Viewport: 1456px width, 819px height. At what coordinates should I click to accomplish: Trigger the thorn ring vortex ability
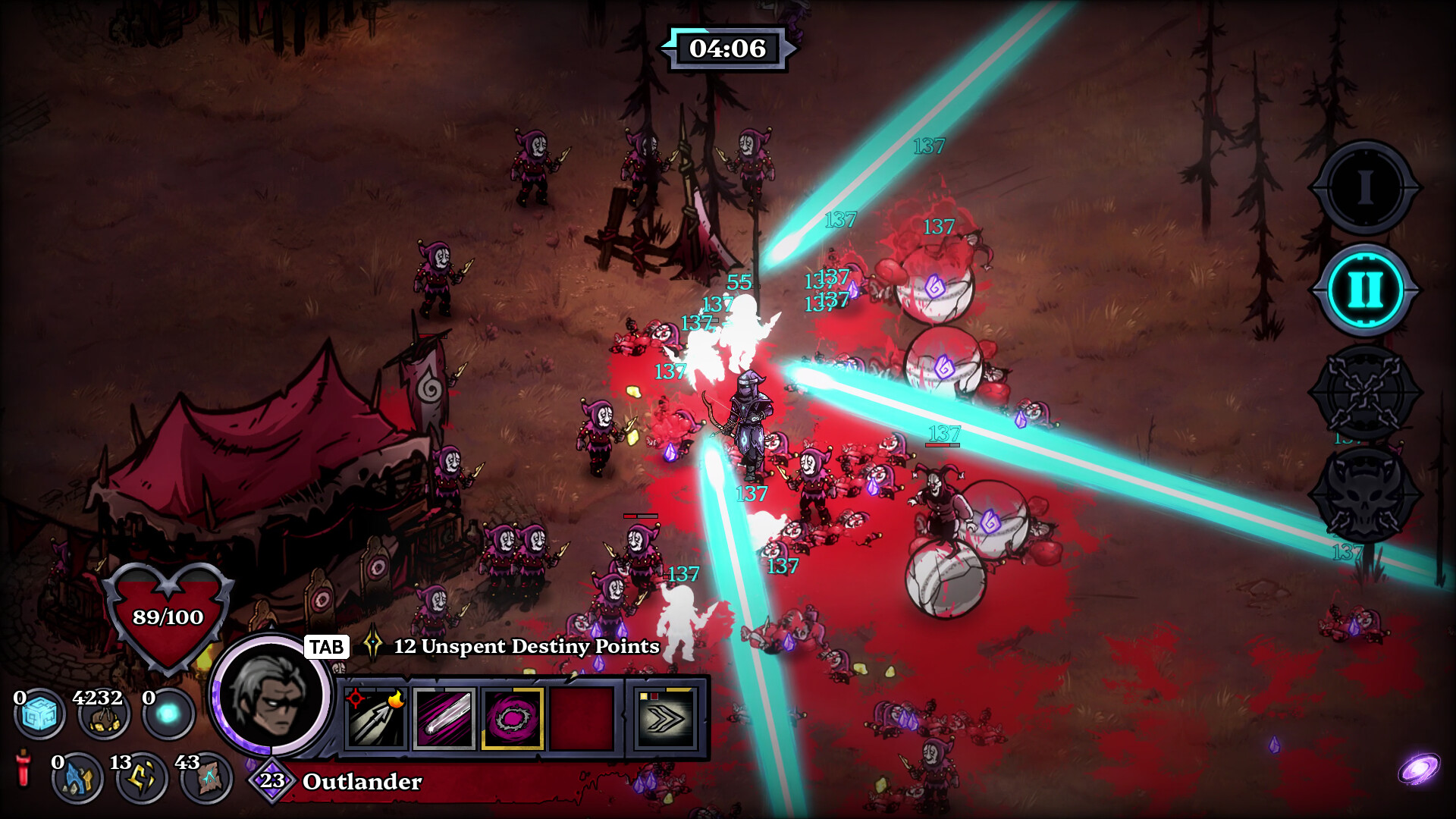pos(513,718)
